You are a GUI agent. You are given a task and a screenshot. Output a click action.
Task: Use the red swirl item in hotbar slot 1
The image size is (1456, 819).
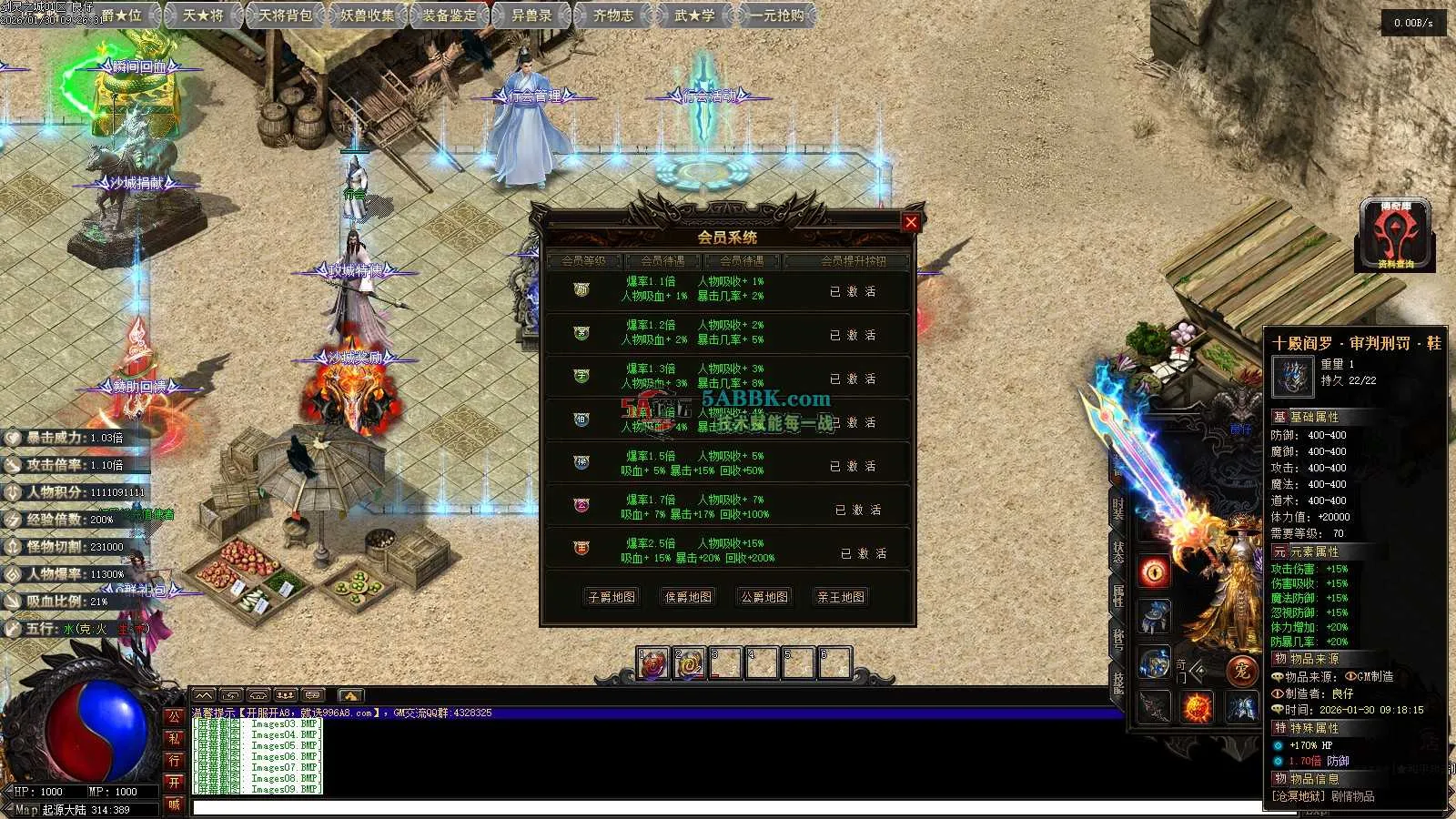point(652,664)
